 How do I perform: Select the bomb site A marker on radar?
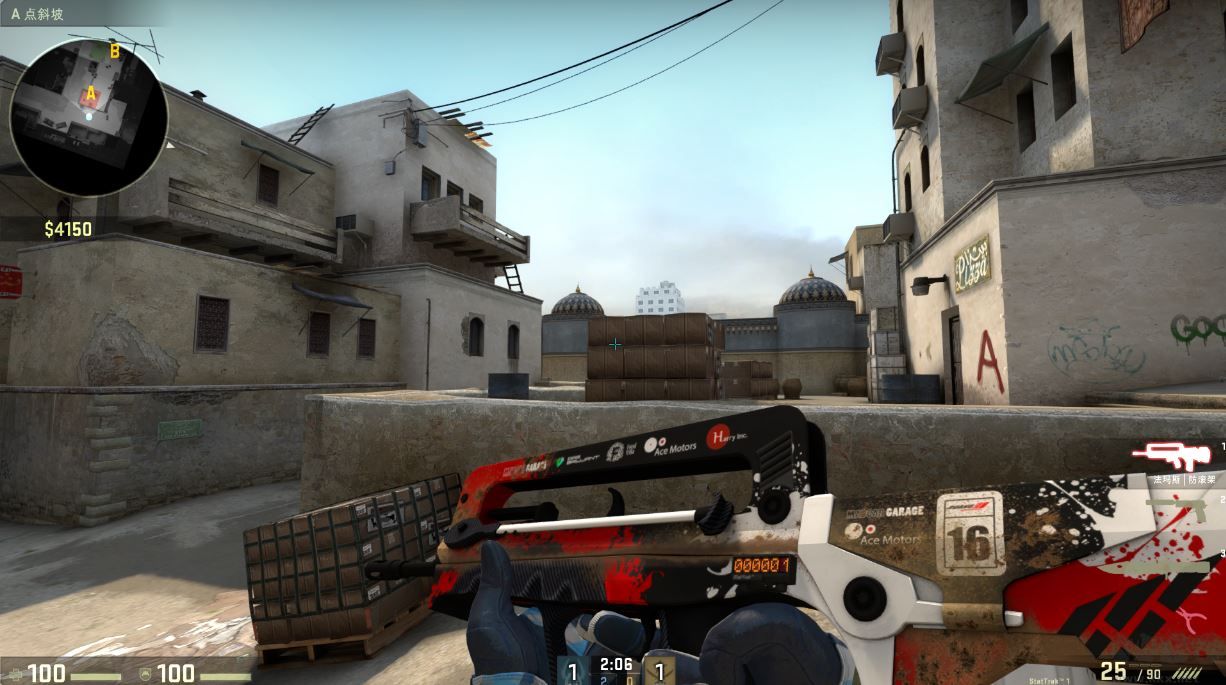(91, 94)
